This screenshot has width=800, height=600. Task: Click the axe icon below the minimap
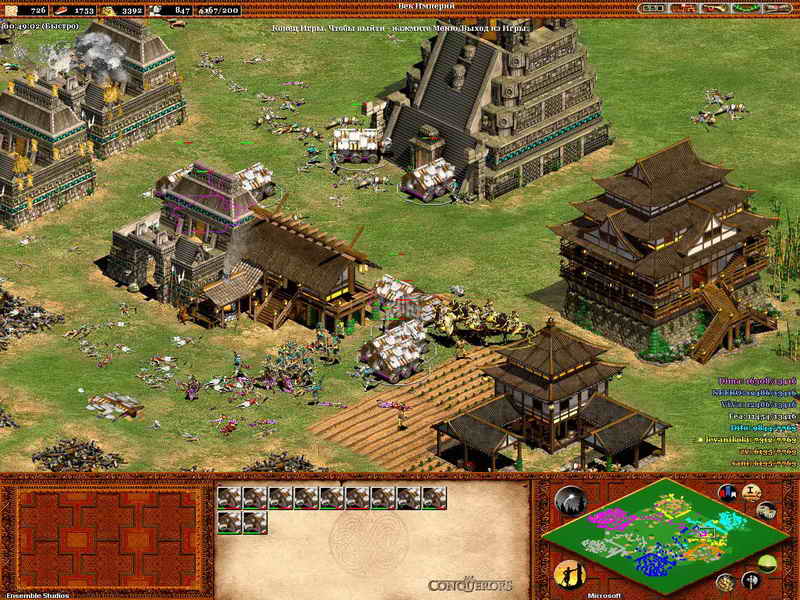point(750,579)
